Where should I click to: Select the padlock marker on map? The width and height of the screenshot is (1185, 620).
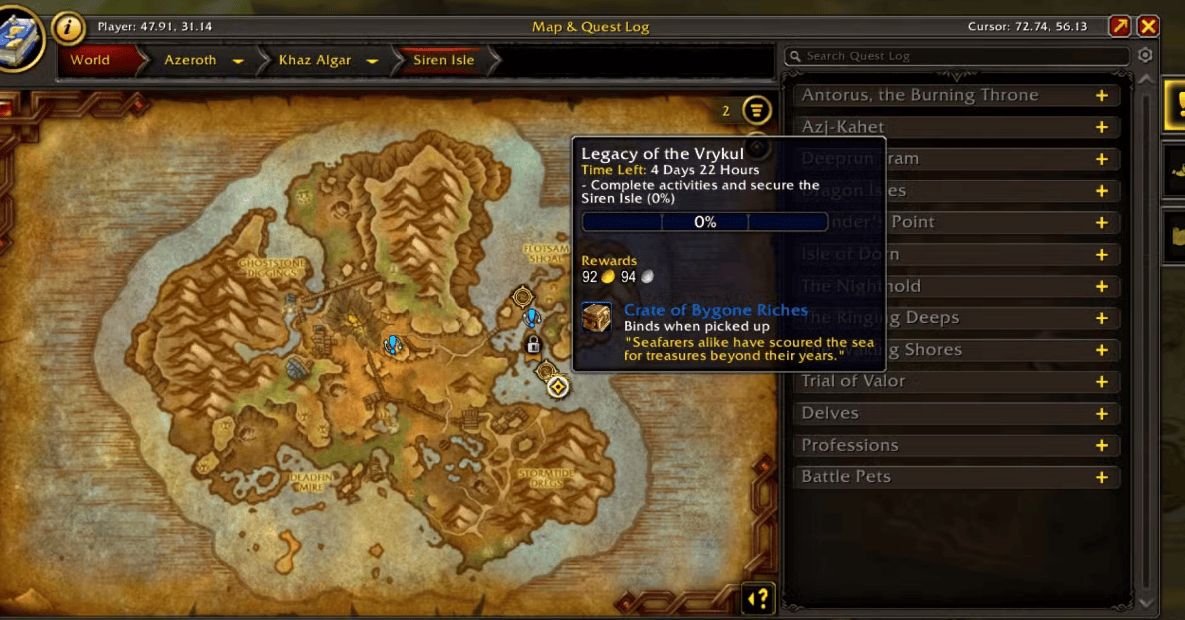pos(533,345)
